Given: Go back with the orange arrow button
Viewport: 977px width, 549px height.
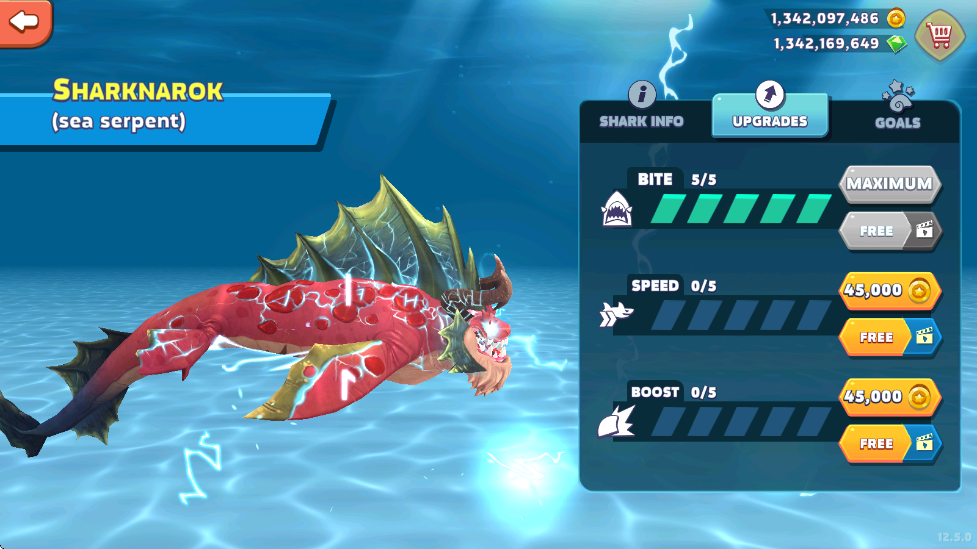Looking at the screenshot, I should tap(24, 21).
